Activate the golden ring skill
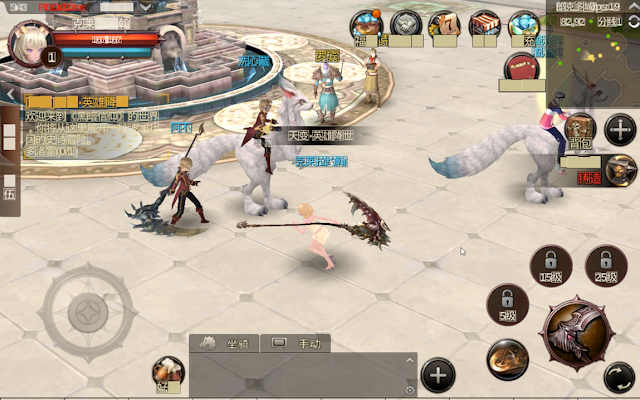Screen dimensions: 640x400 click(x=507, y=359)
